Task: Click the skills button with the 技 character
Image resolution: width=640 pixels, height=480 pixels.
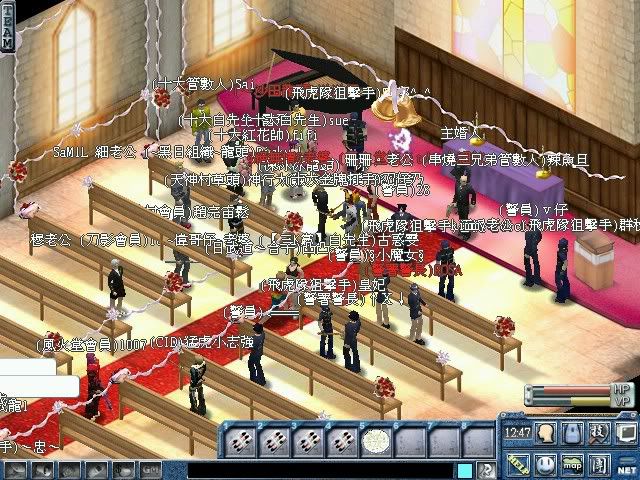Action: 598,432
